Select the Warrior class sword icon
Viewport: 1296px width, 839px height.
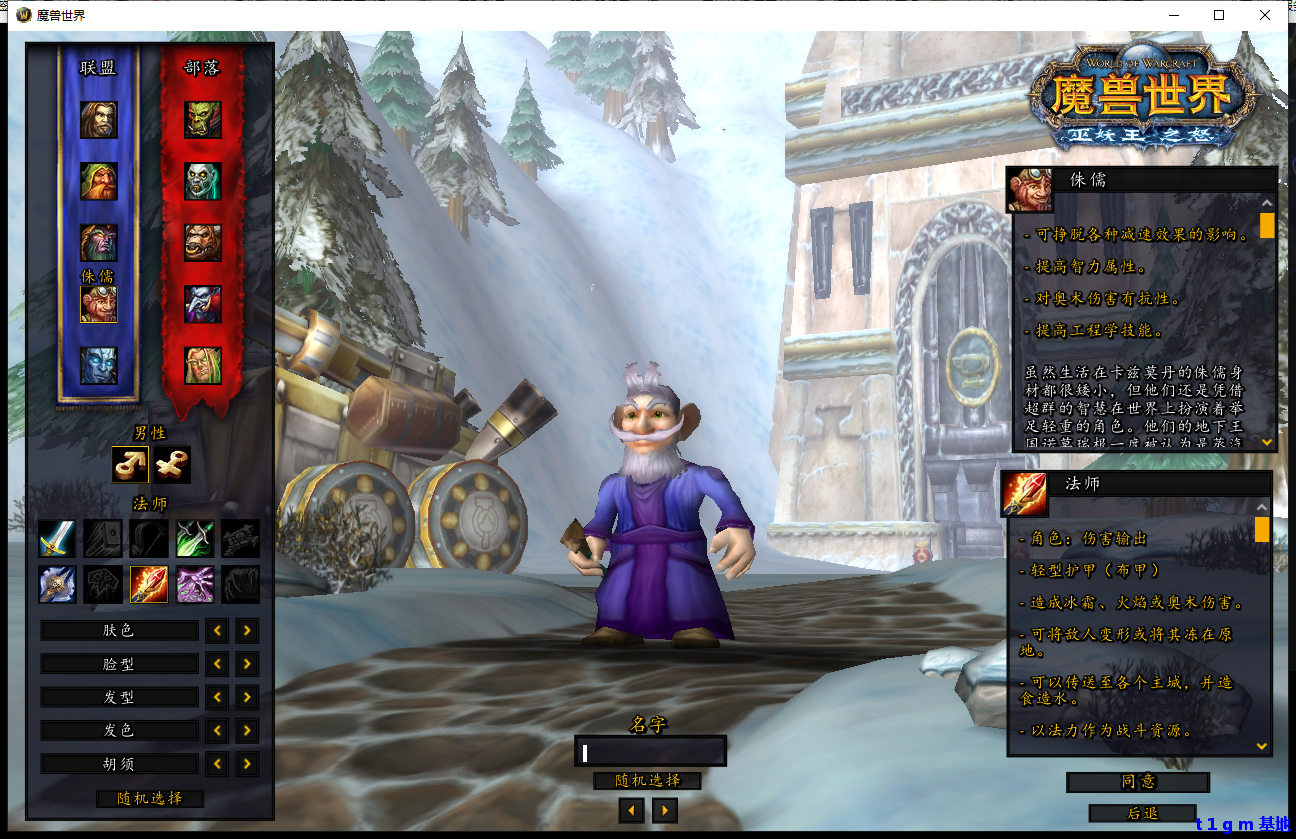57,538
